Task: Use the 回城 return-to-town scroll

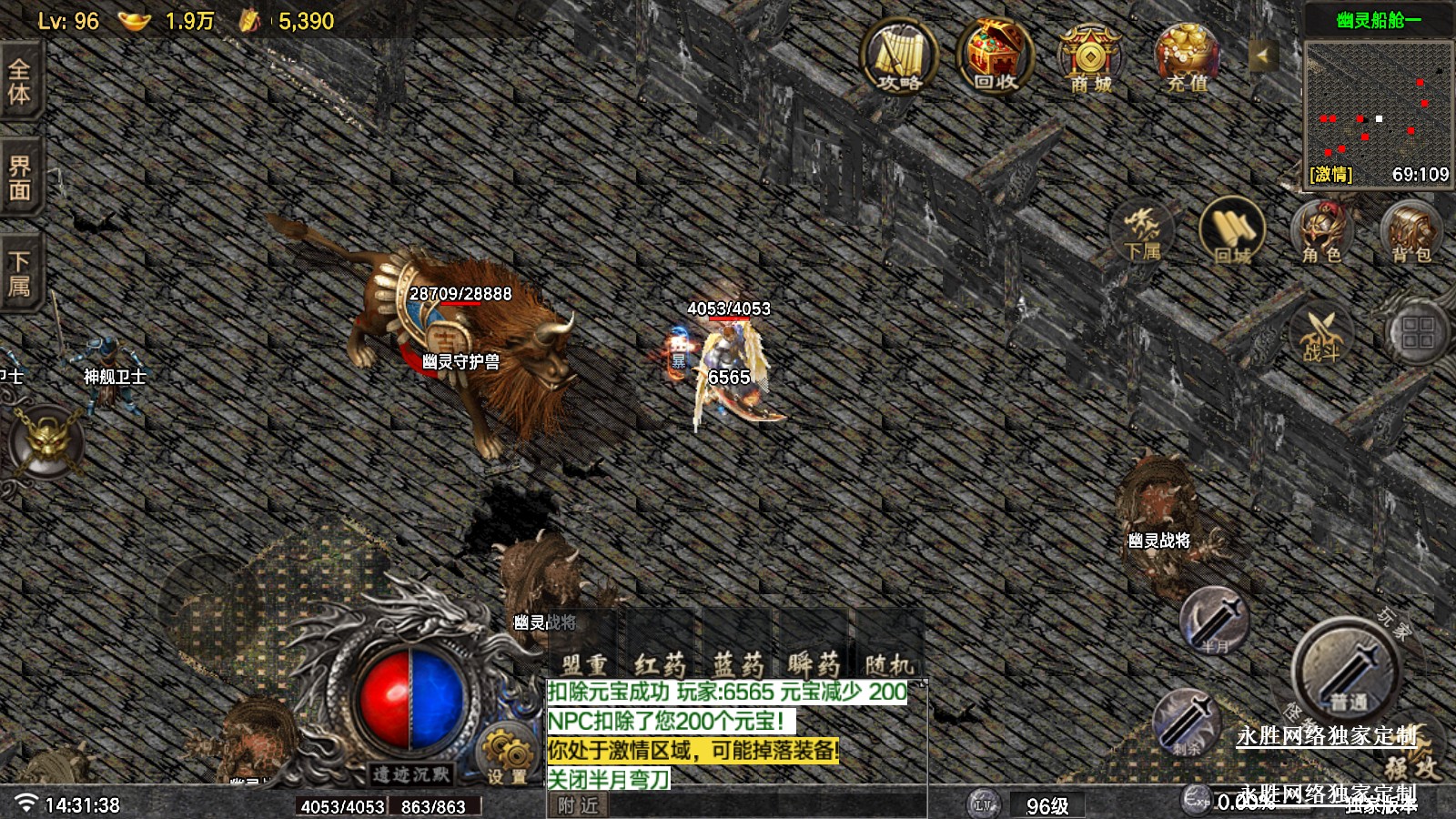Action: pos(1231,233)
